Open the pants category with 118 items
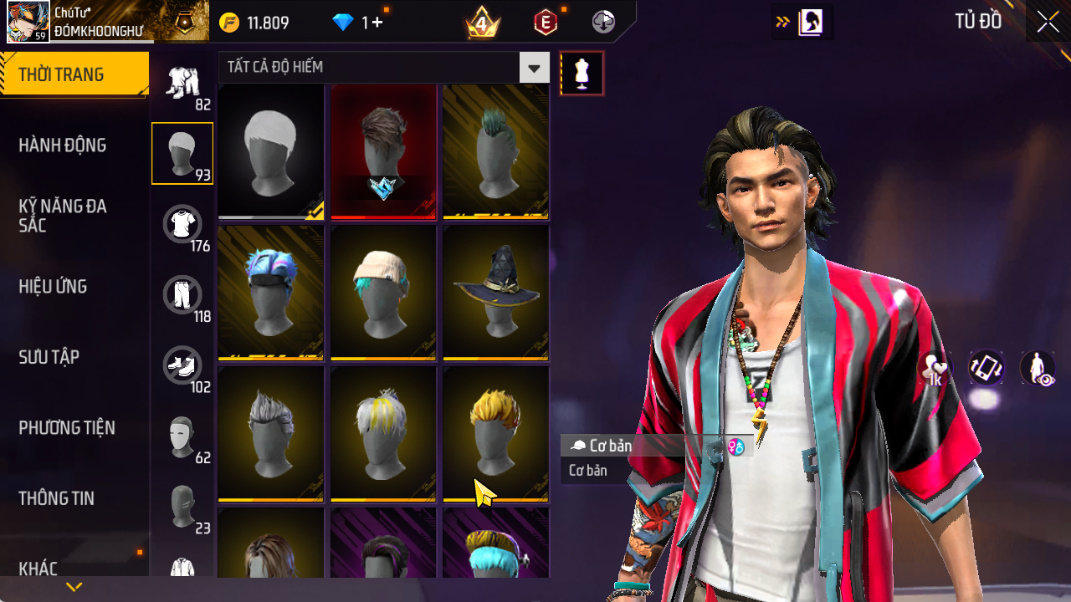The height and width of the screenshot is (602, 1071). tap(182, 296)
